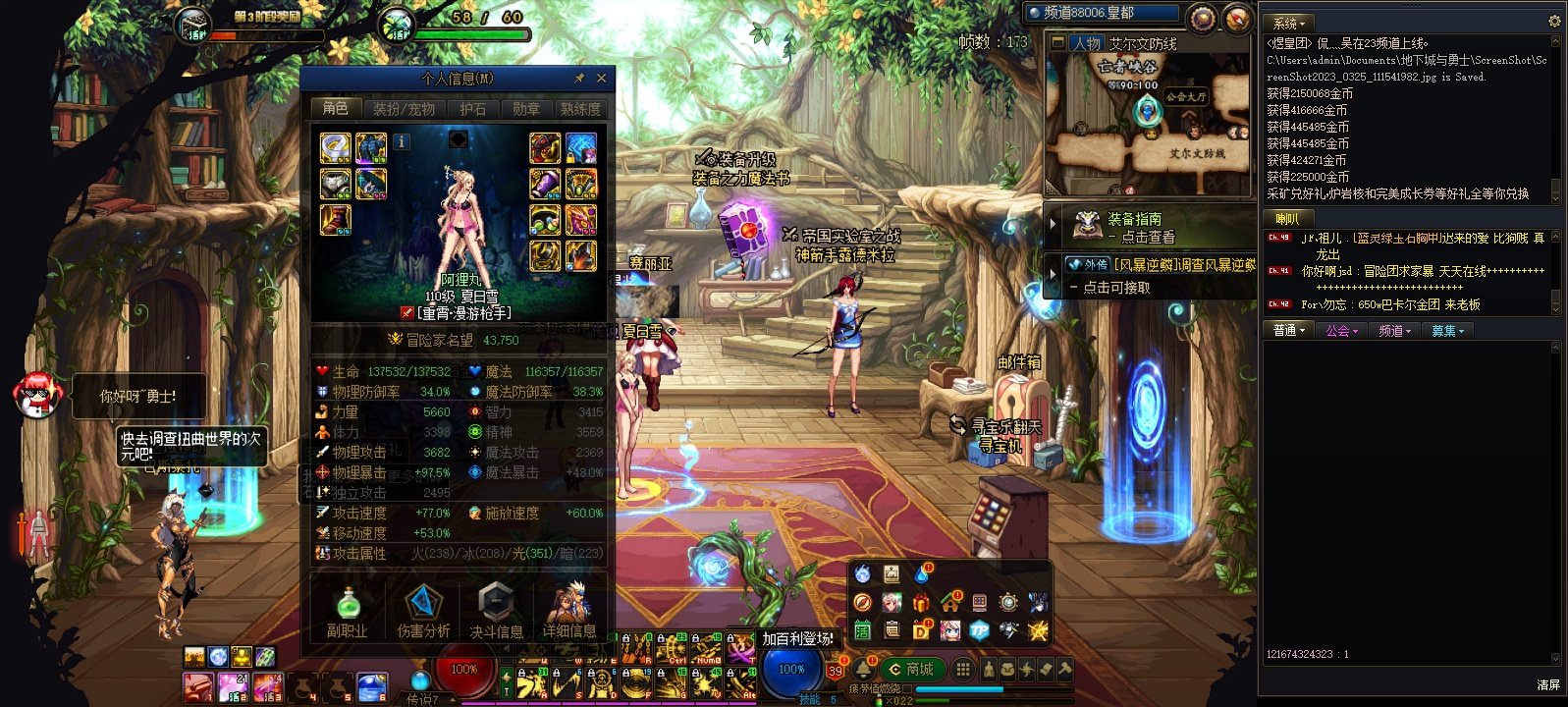The image size is (1568, 707).
Task: Open the 系统 message dropdown
Action: click(x=1289, y=23)
